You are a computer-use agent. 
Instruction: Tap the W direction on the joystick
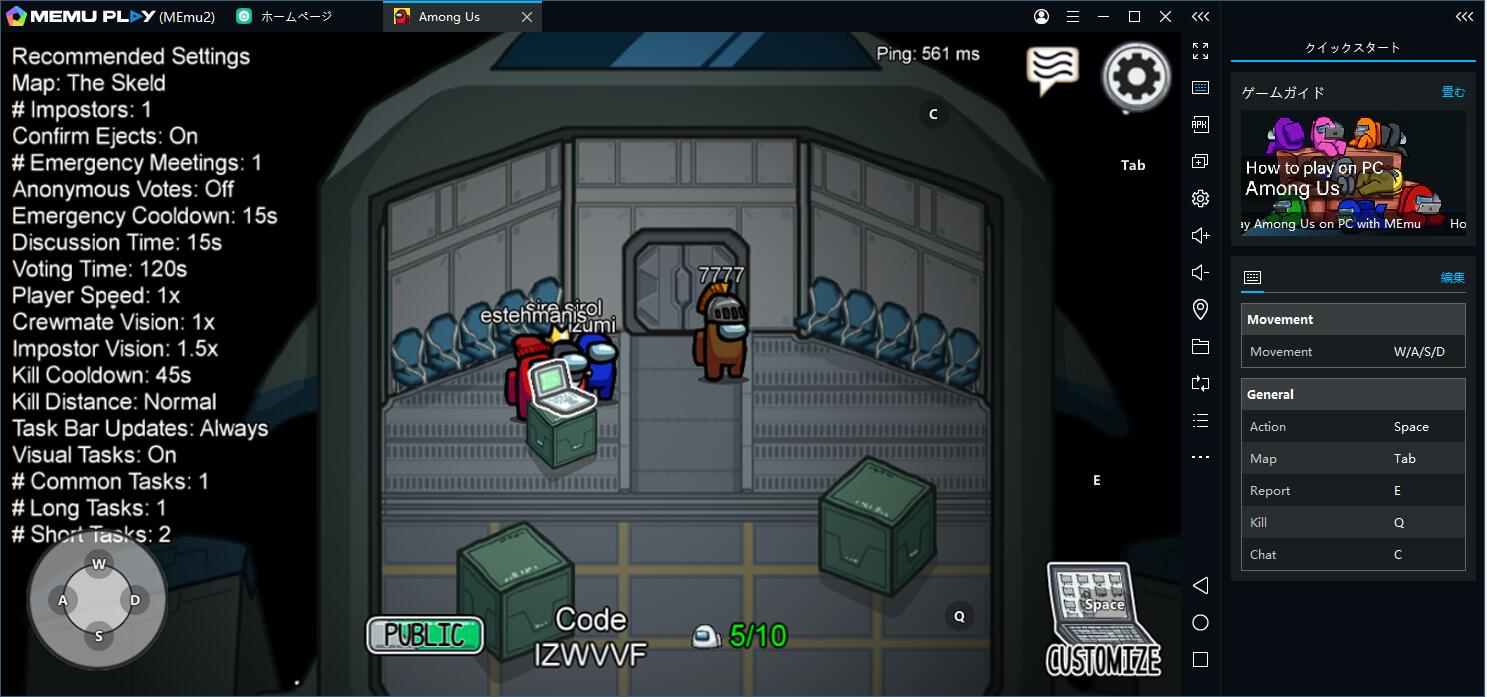(98, 564)
